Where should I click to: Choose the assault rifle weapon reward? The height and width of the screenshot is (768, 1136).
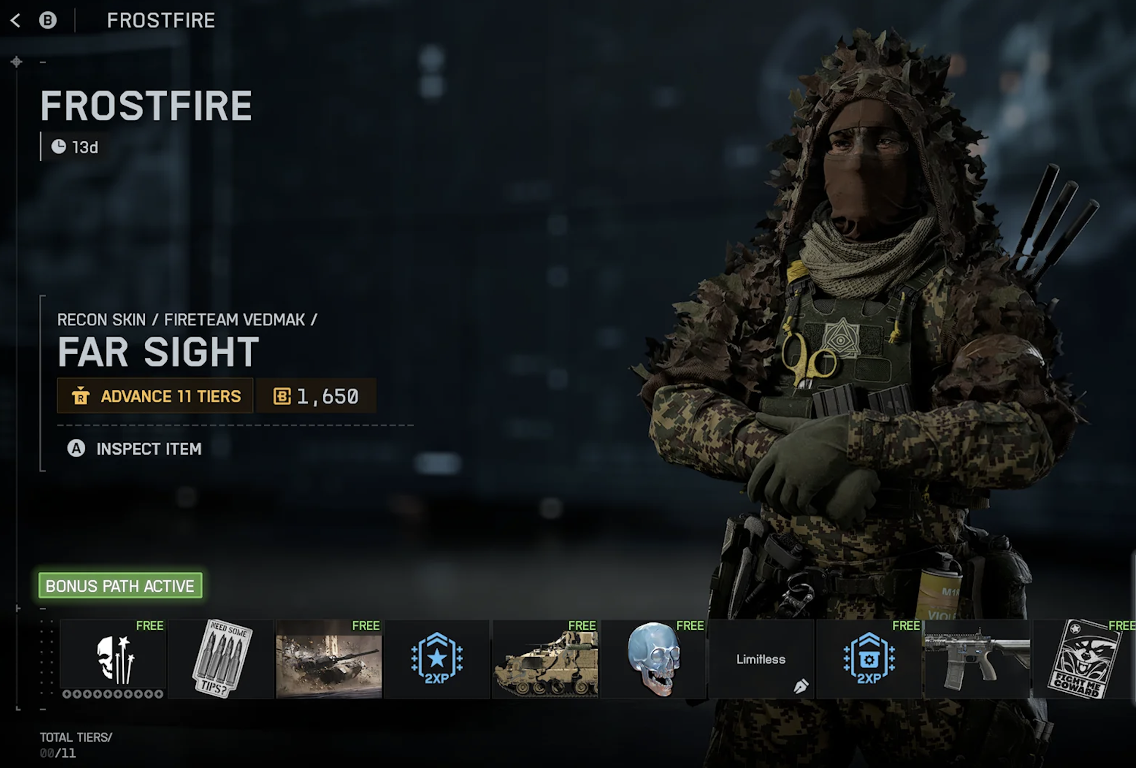click(977, 659)
